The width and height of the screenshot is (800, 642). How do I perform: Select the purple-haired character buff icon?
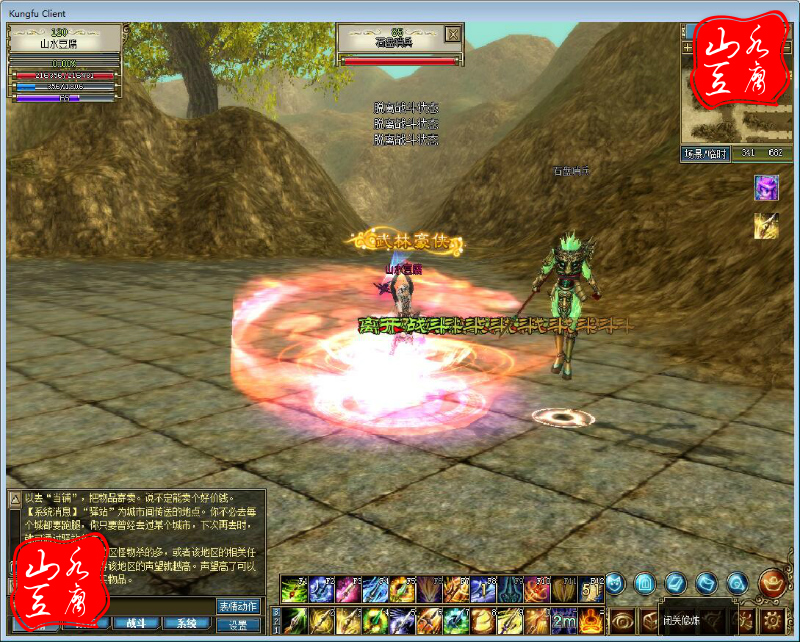pos(766,187)
